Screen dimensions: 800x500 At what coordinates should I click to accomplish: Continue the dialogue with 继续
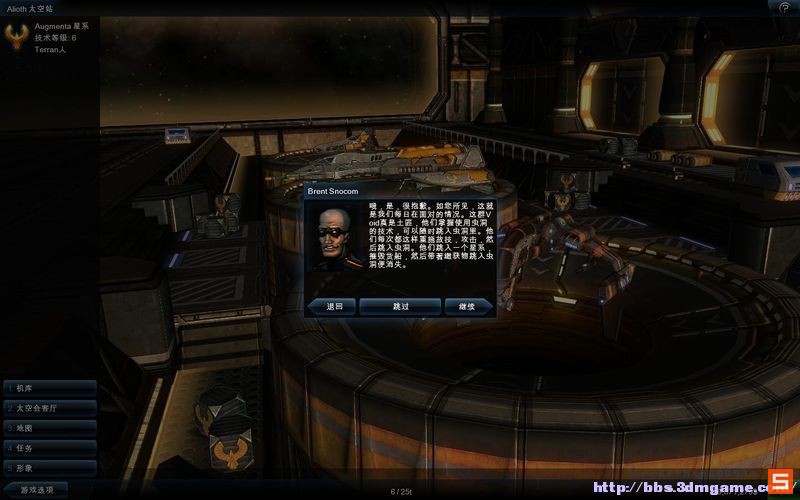[x=467, y=306]
